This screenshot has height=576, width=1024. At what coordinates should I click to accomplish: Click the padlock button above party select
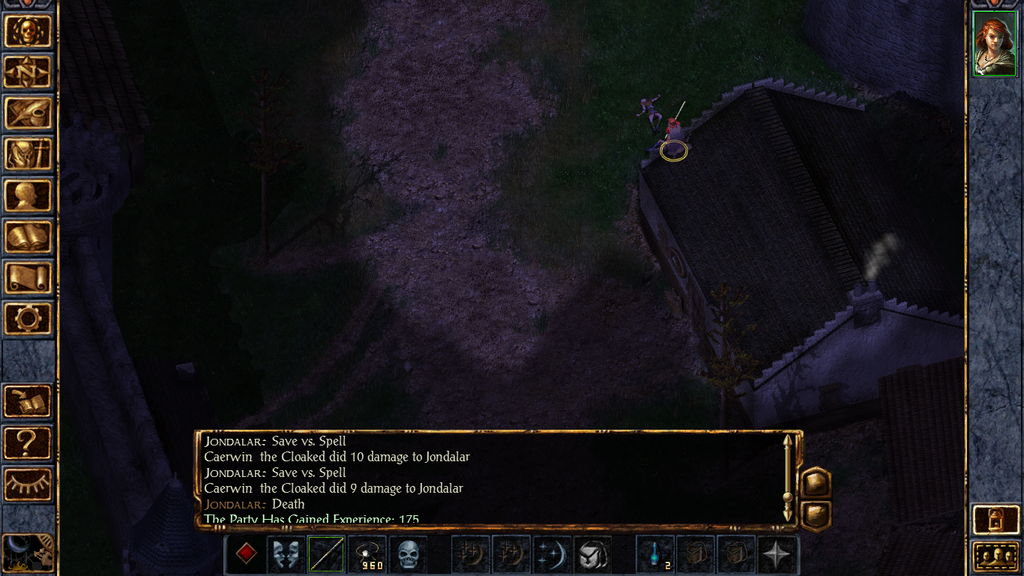(994, 520)
